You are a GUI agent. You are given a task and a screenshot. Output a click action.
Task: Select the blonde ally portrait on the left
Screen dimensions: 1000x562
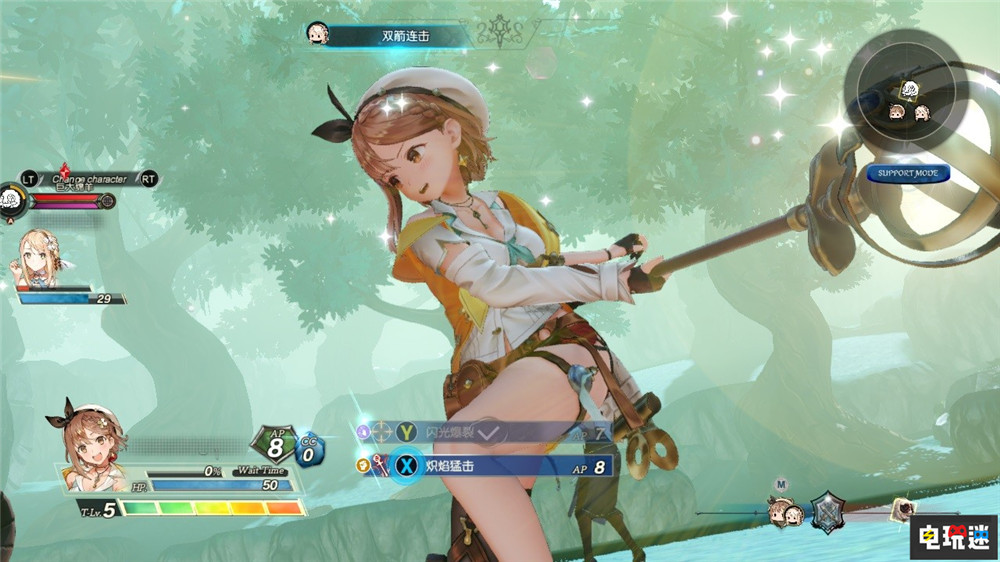pyautogui.click(x=40, y=258)
